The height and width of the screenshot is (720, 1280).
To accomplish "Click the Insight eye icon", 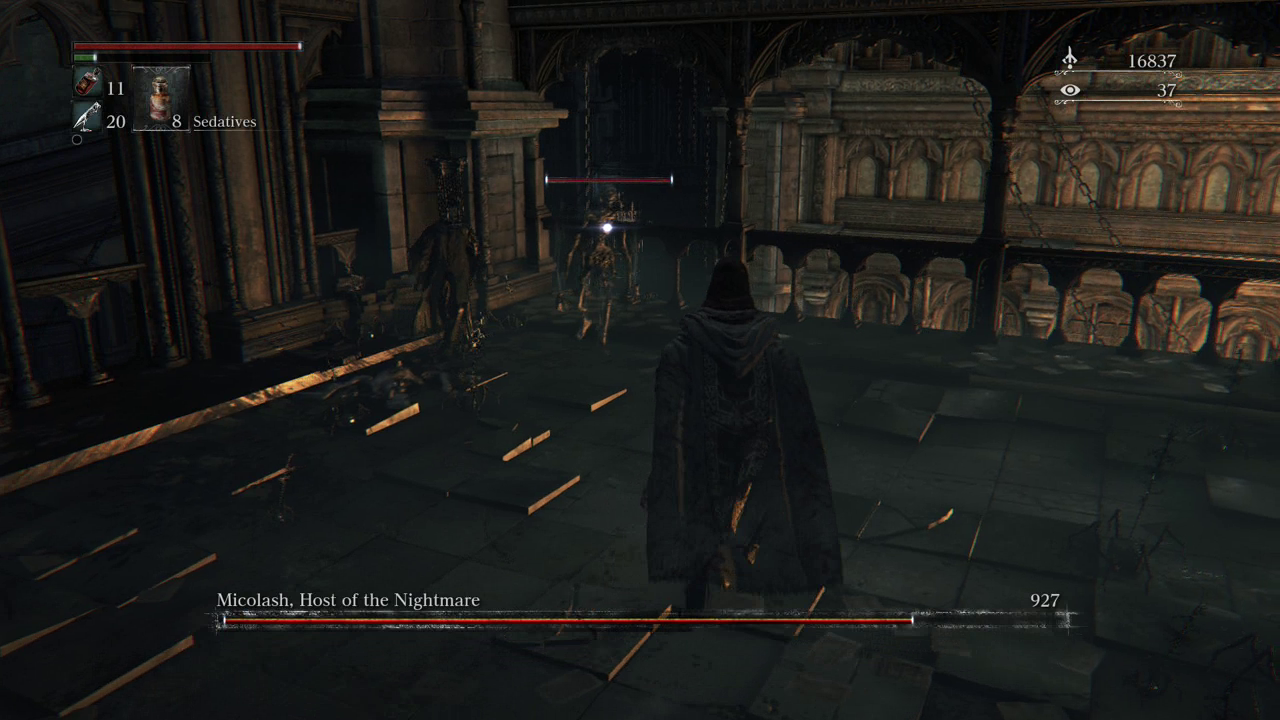I will [x=1070, y=90].
